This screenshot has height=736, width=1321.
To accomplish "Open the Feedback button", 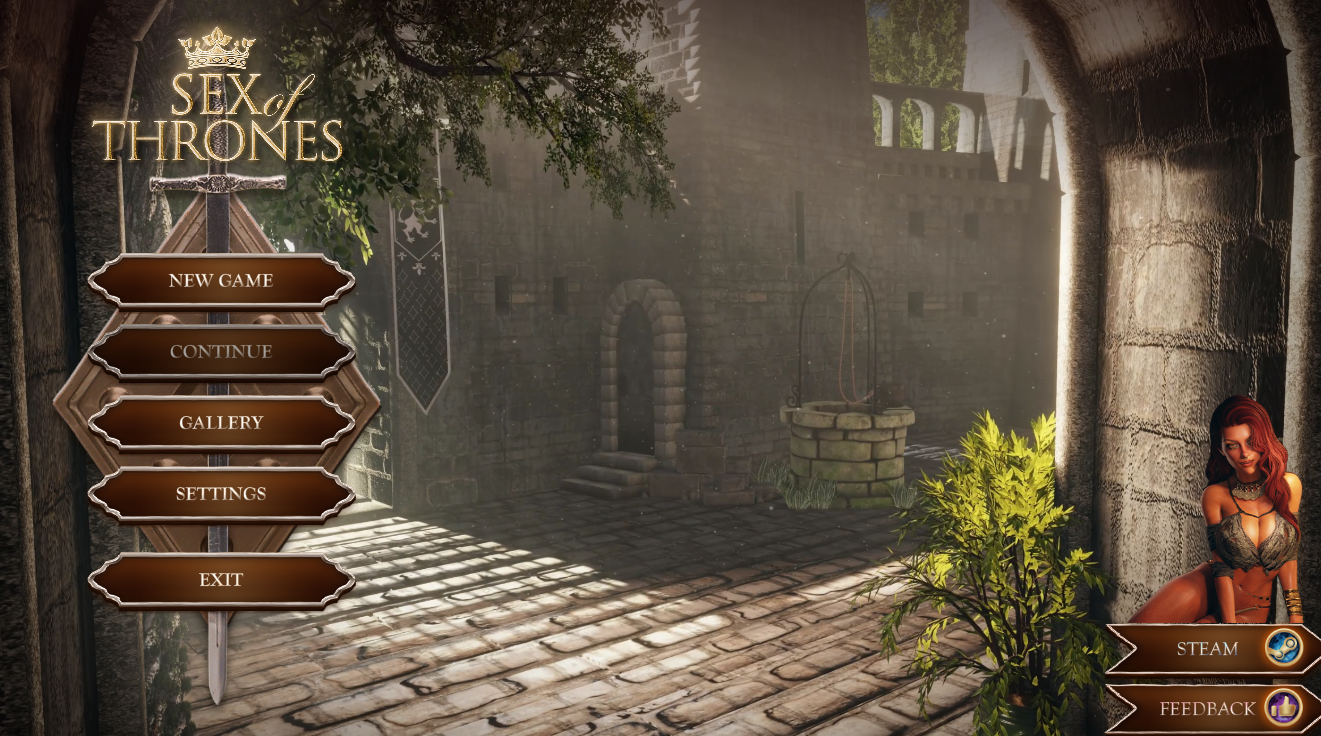I will point(1216,709).
